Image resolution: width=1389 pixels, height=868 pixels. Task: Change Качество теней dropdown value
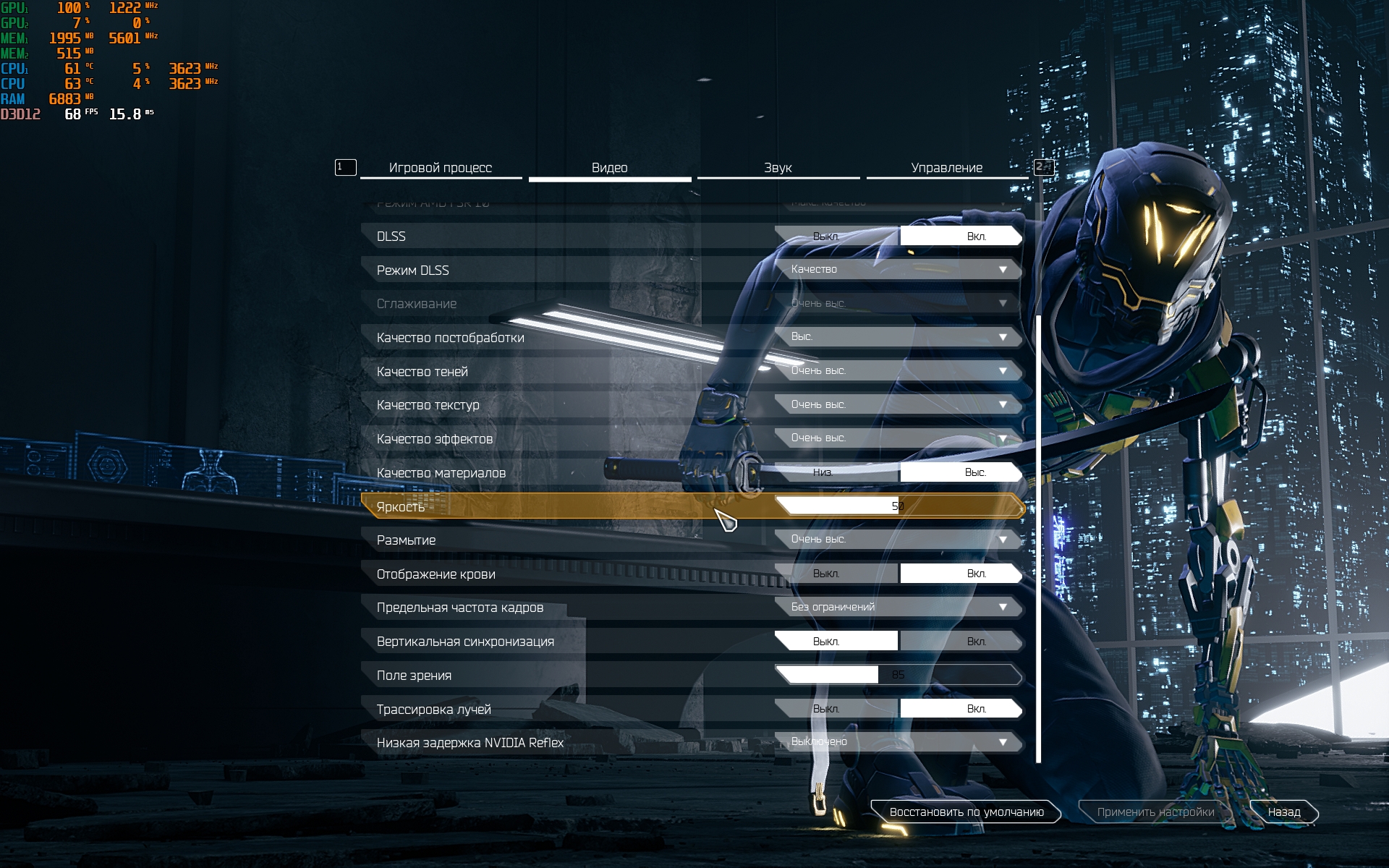898,371
